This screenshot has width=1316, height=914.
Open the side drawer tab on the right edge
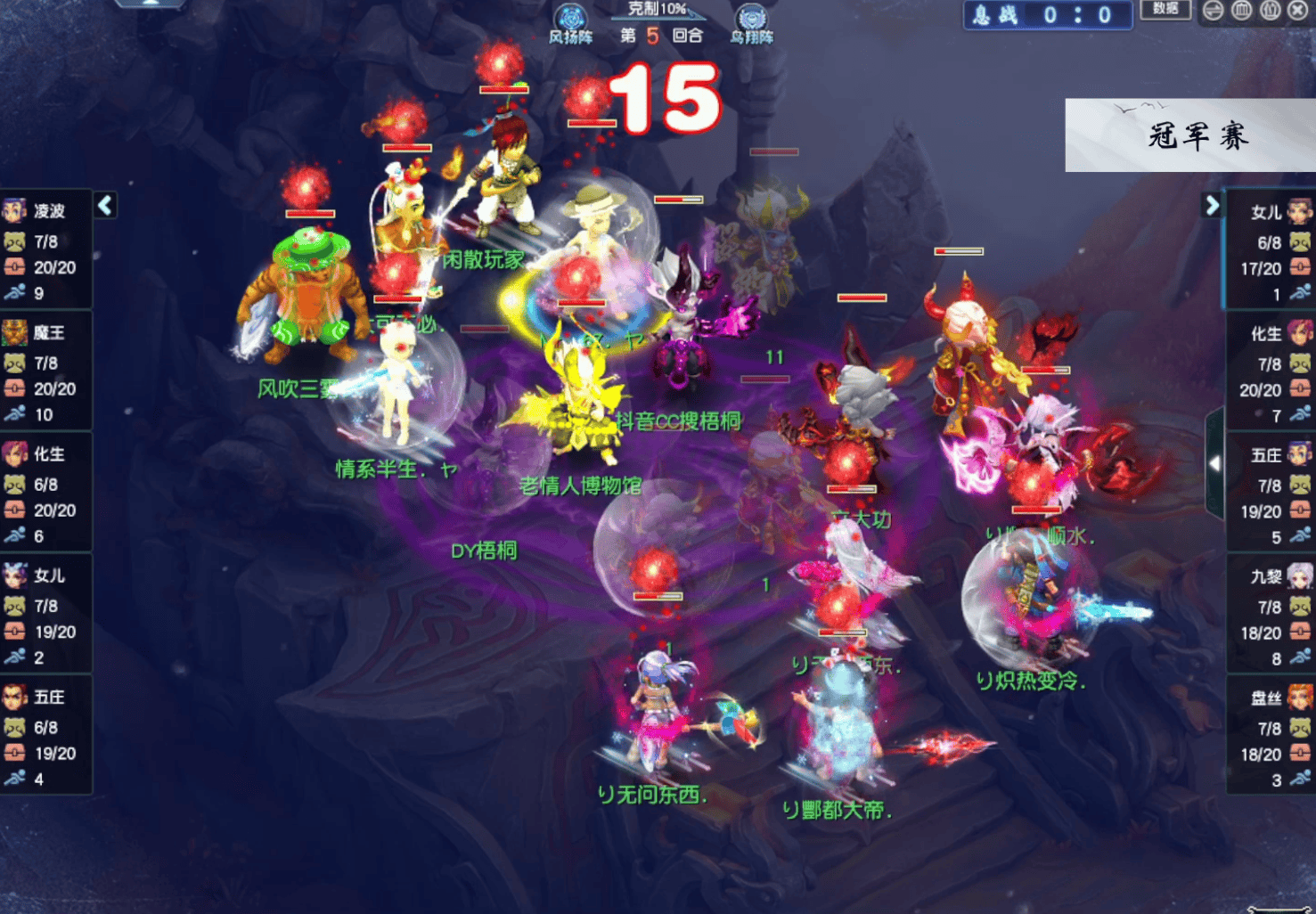1214,464
